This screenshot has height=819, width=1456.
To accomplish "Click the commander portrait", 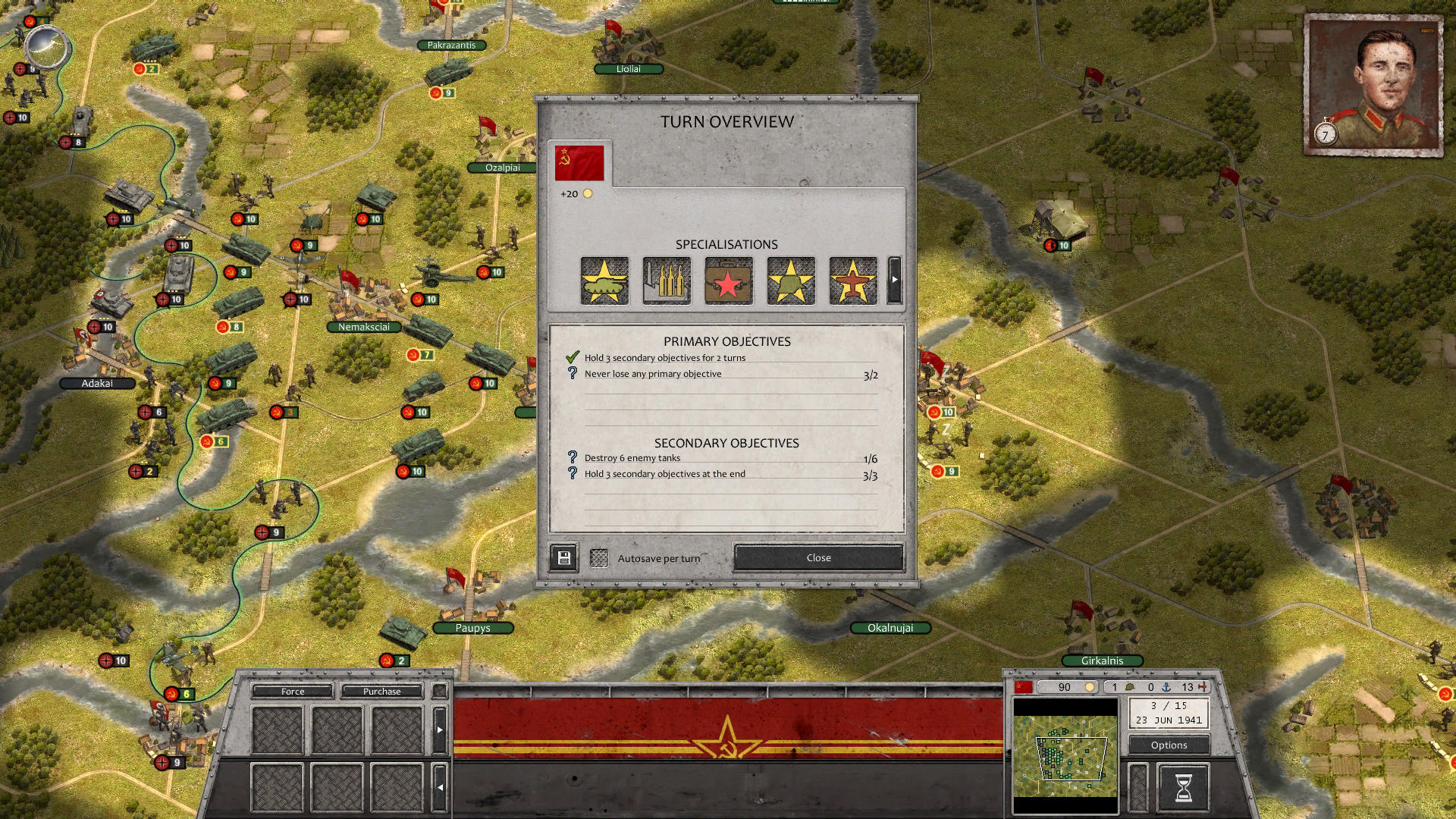I will (1373, 85).
